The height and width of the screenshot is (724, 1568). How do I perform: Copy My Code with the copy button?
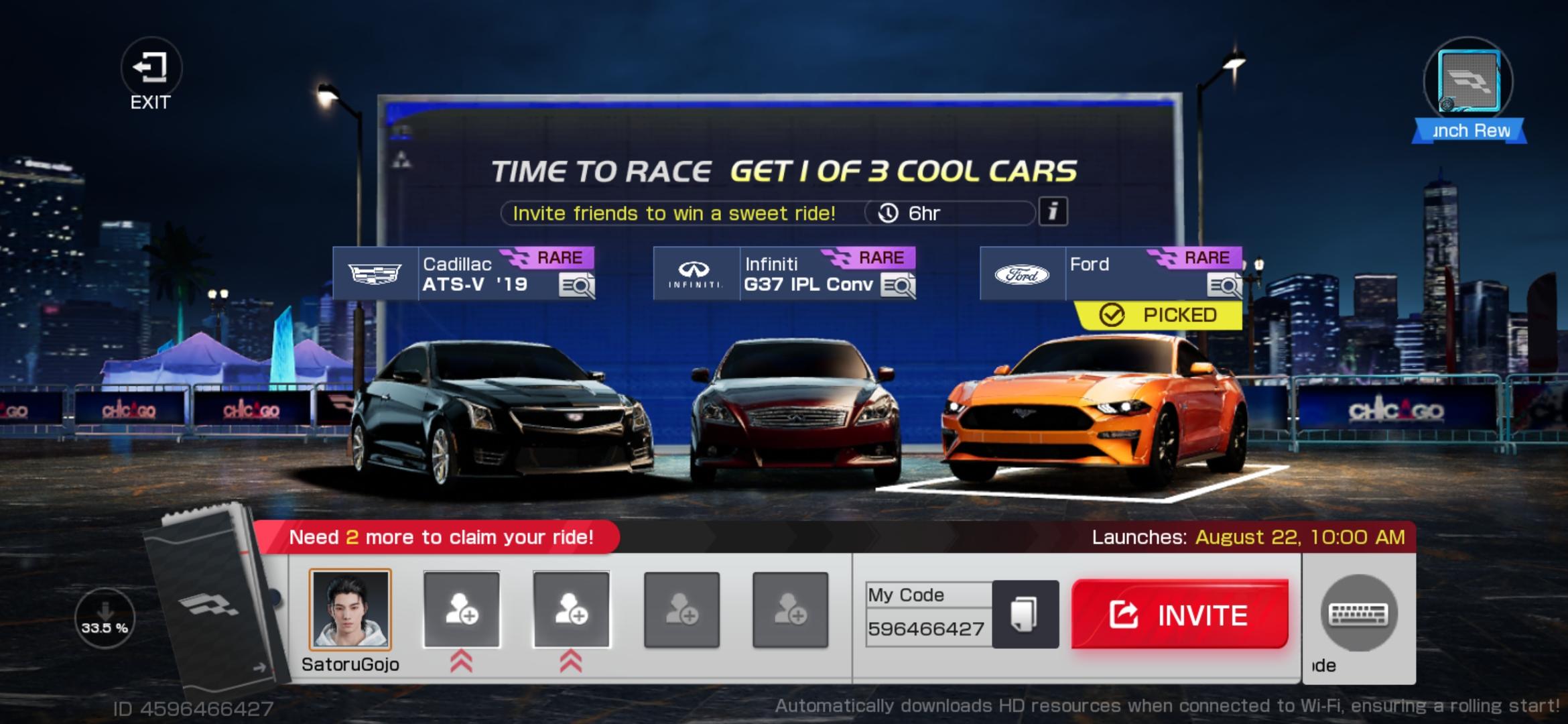pyautogui.click(x=1025, y=614)
